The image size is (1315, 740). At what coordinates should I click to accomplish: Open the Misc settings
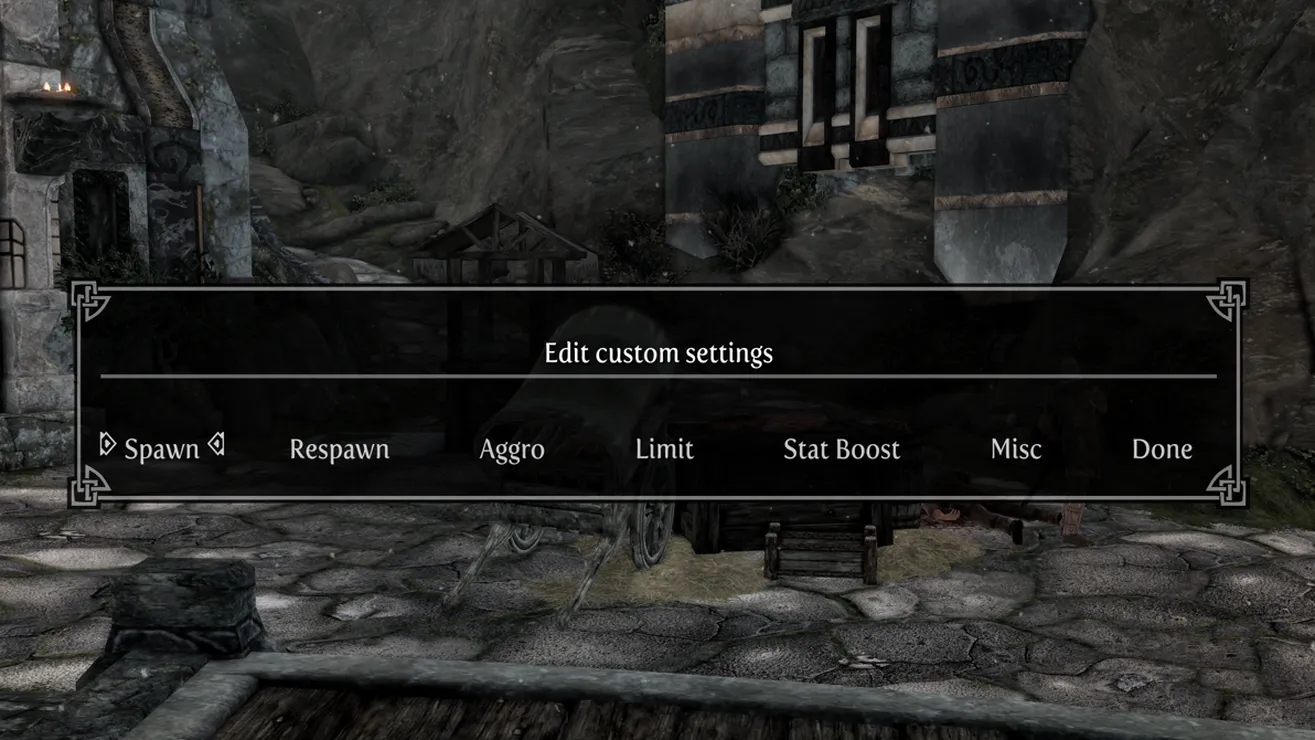(x=1016, y=449)
